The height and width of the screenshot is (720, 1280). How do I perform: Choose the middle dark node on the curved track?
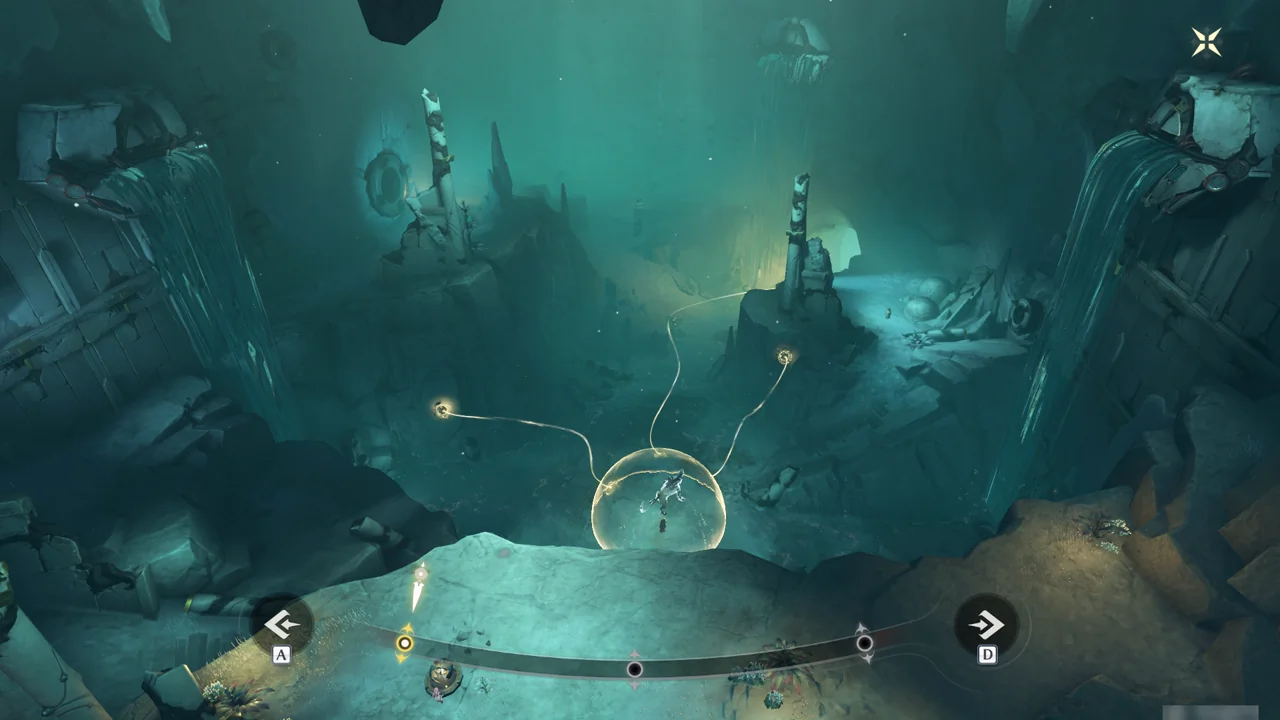click(x=634, y=668)
